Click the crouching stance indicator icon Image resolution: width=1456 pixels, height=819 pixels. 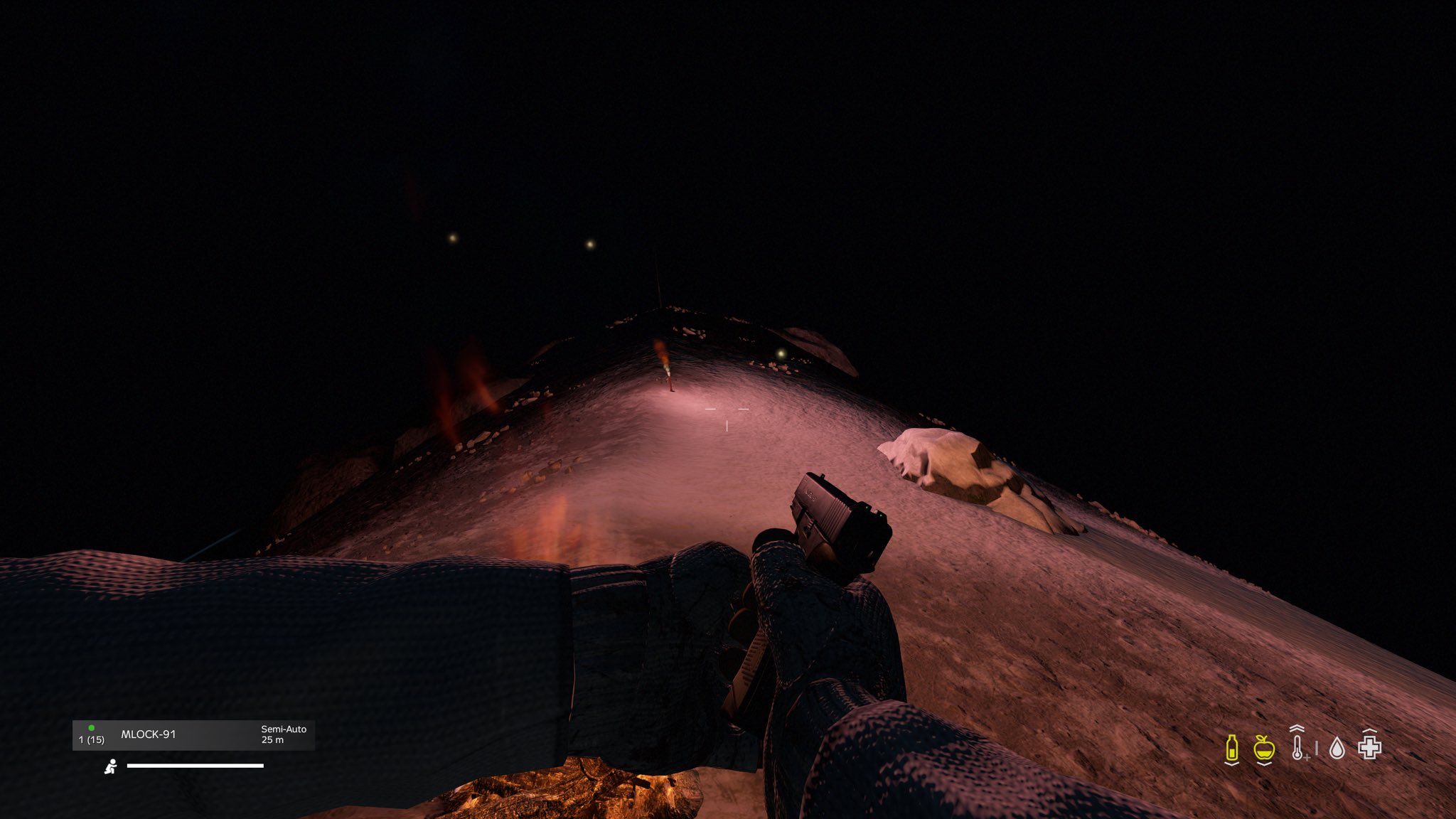click(111, 766)
